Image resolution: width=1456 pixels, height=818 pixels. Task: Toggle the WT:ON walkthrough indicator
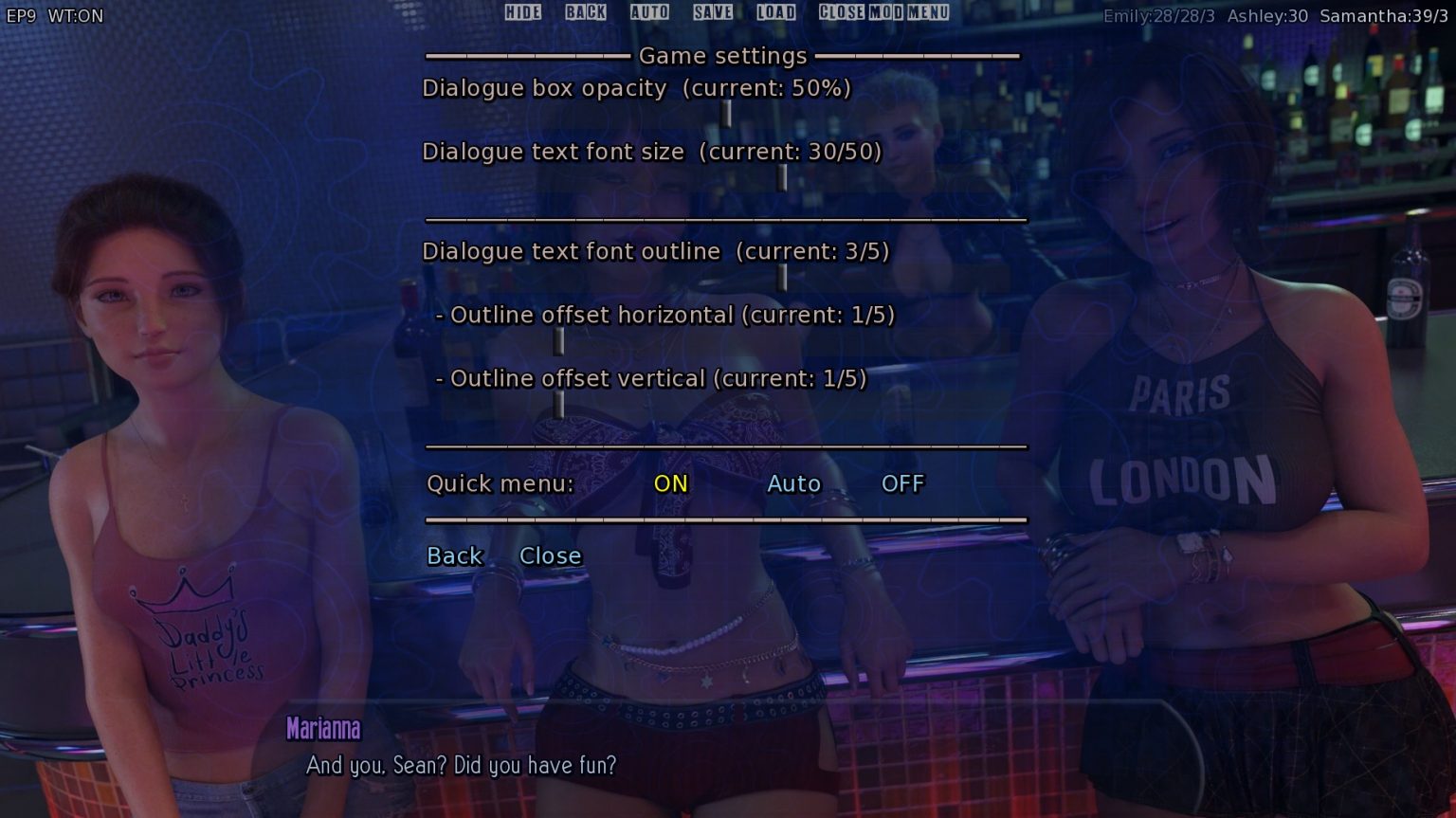coord(79,15)
